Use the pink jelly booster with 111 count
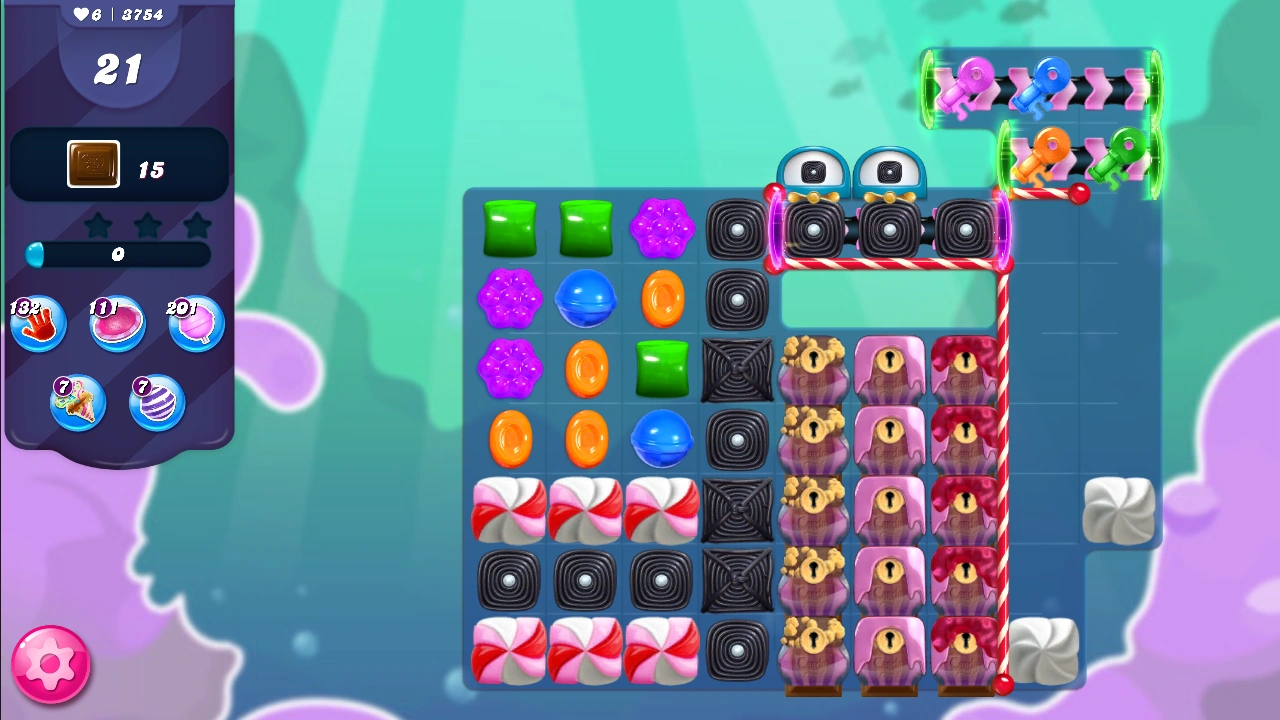The width and height of the screenshot is (1280, 720). point(117,323)
